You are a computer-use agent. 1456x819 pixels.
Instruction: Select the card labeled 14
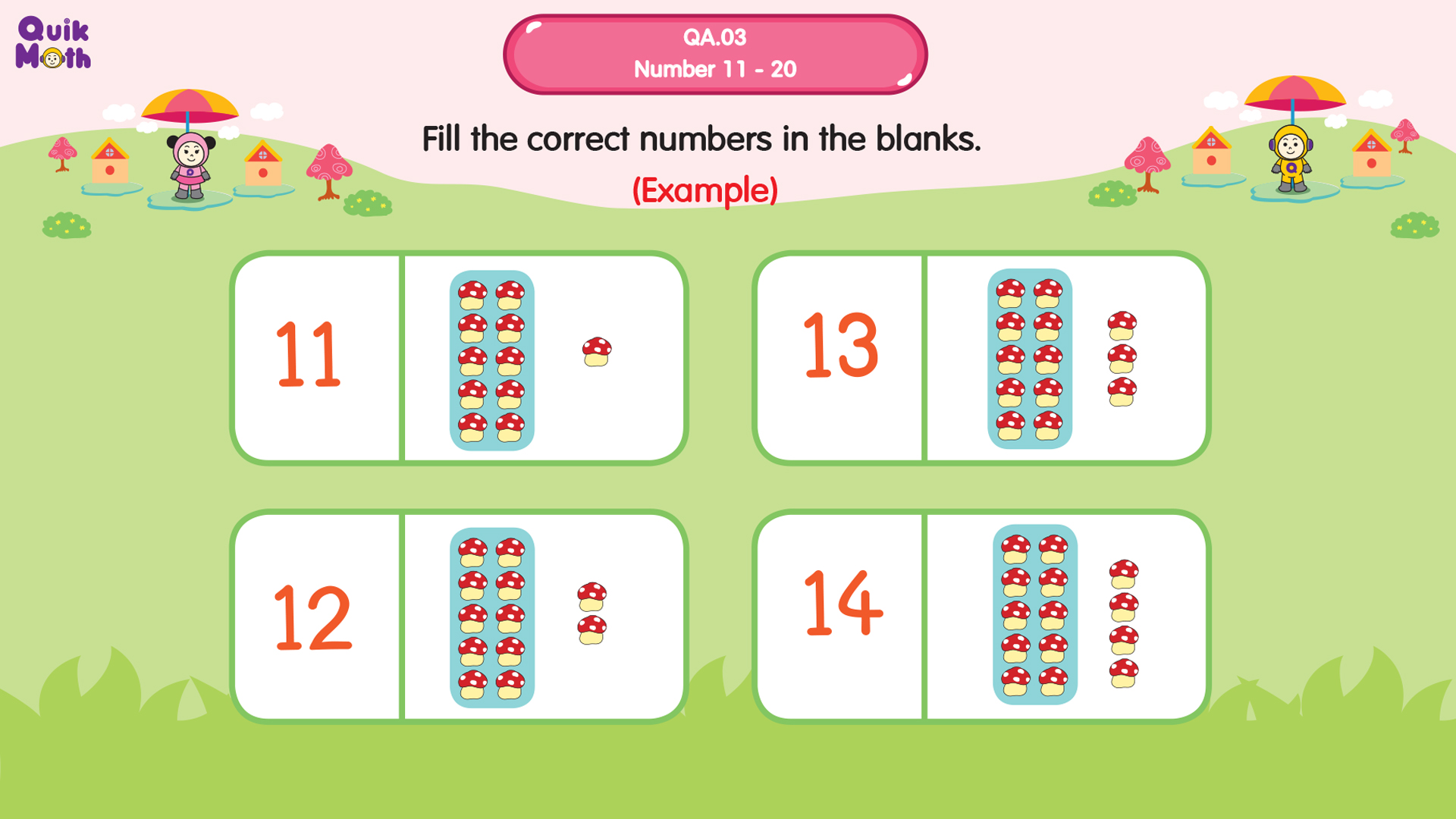pyautogui.click(x=981, y=616)
